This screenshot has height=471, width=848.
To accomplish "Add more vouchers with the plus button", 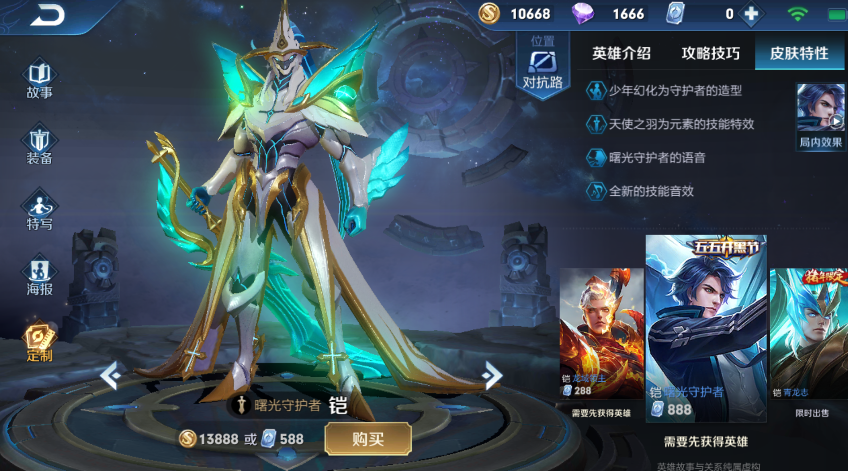I will (x=752, y=14).
